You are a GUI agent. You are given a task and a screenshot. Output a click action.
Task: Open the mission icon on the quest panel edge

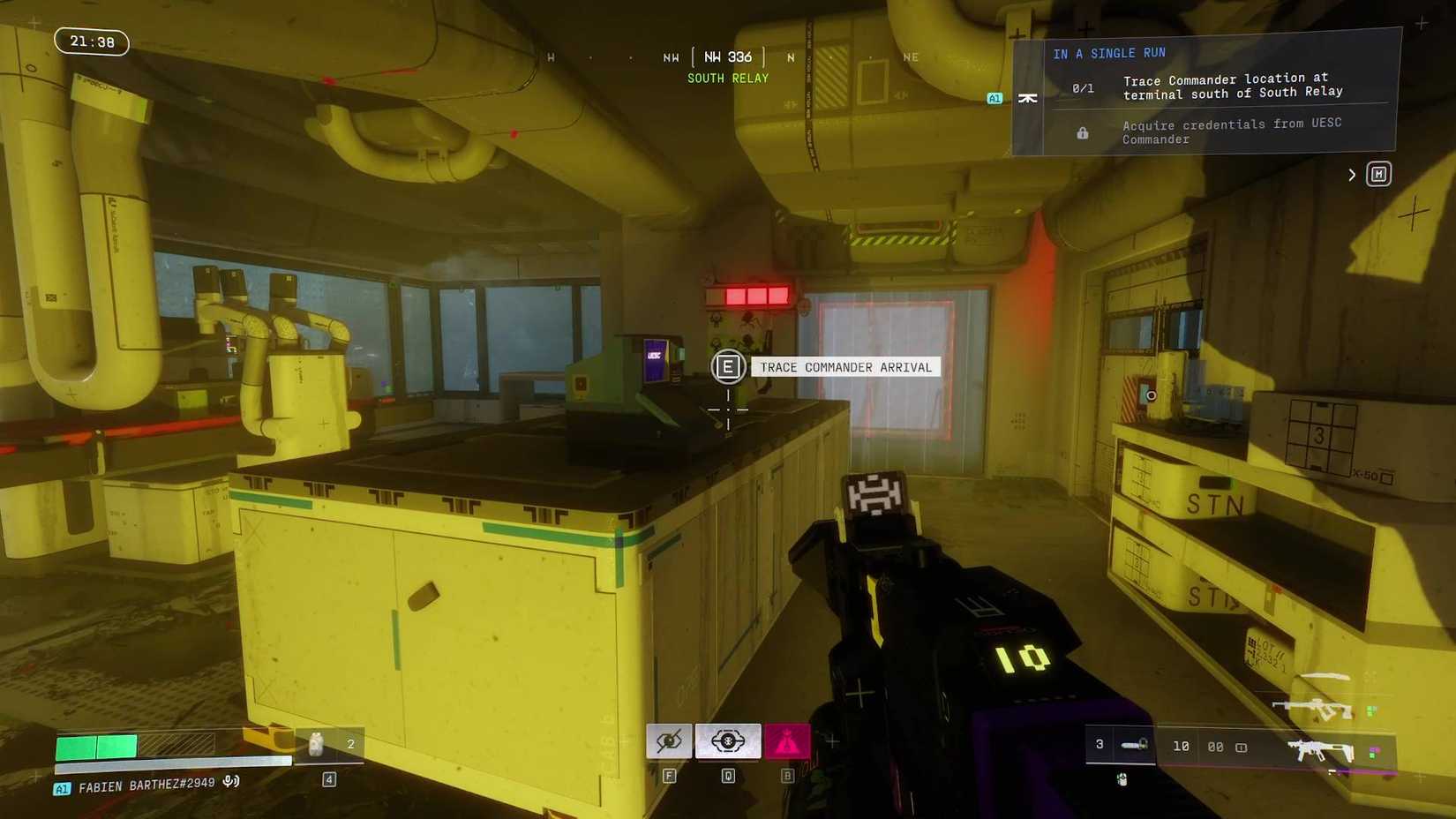(1028, 98)
